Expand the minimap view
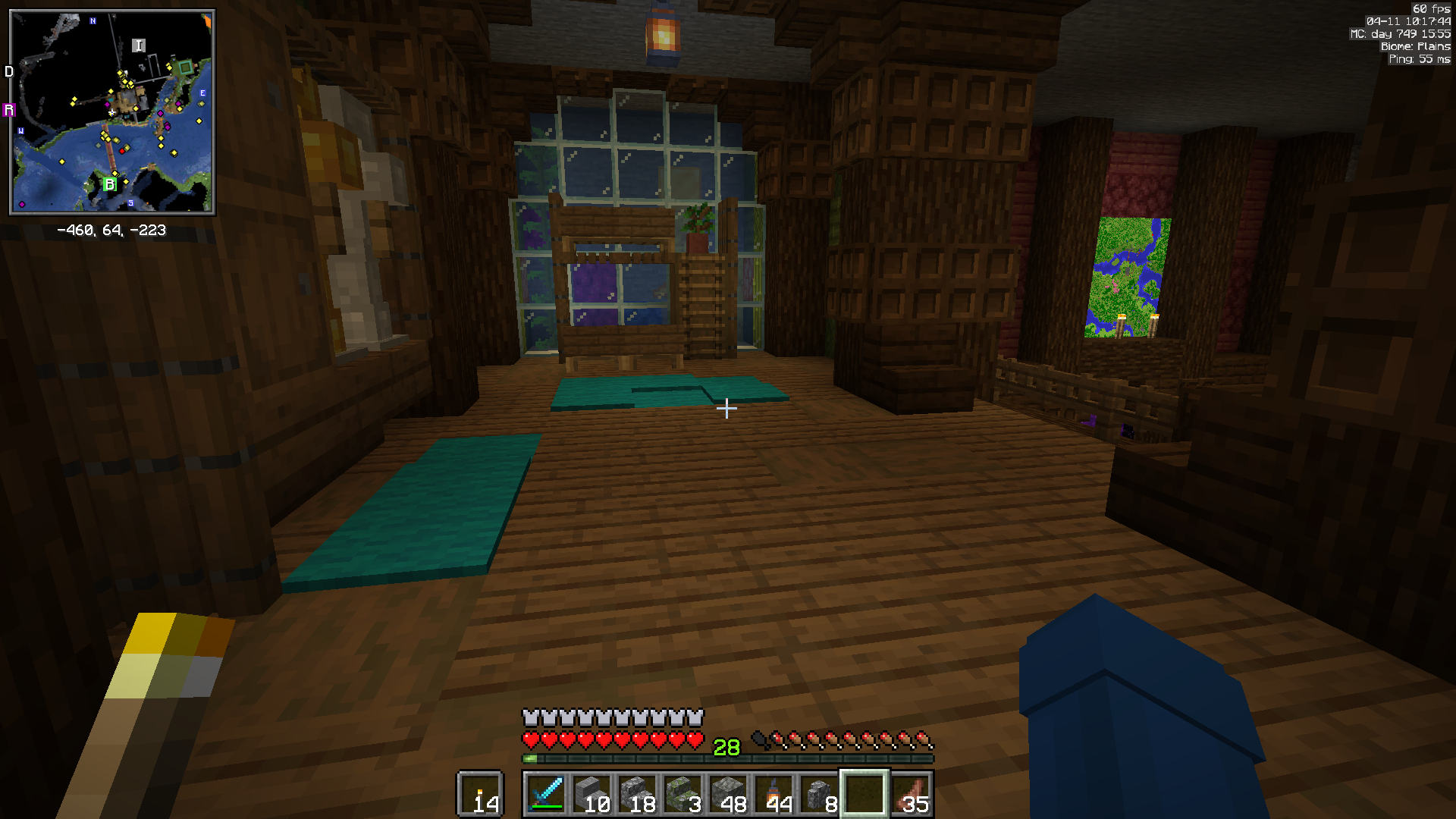This screenshot has width=1456, height=819. pyautogui.click(x=112, y=112)
